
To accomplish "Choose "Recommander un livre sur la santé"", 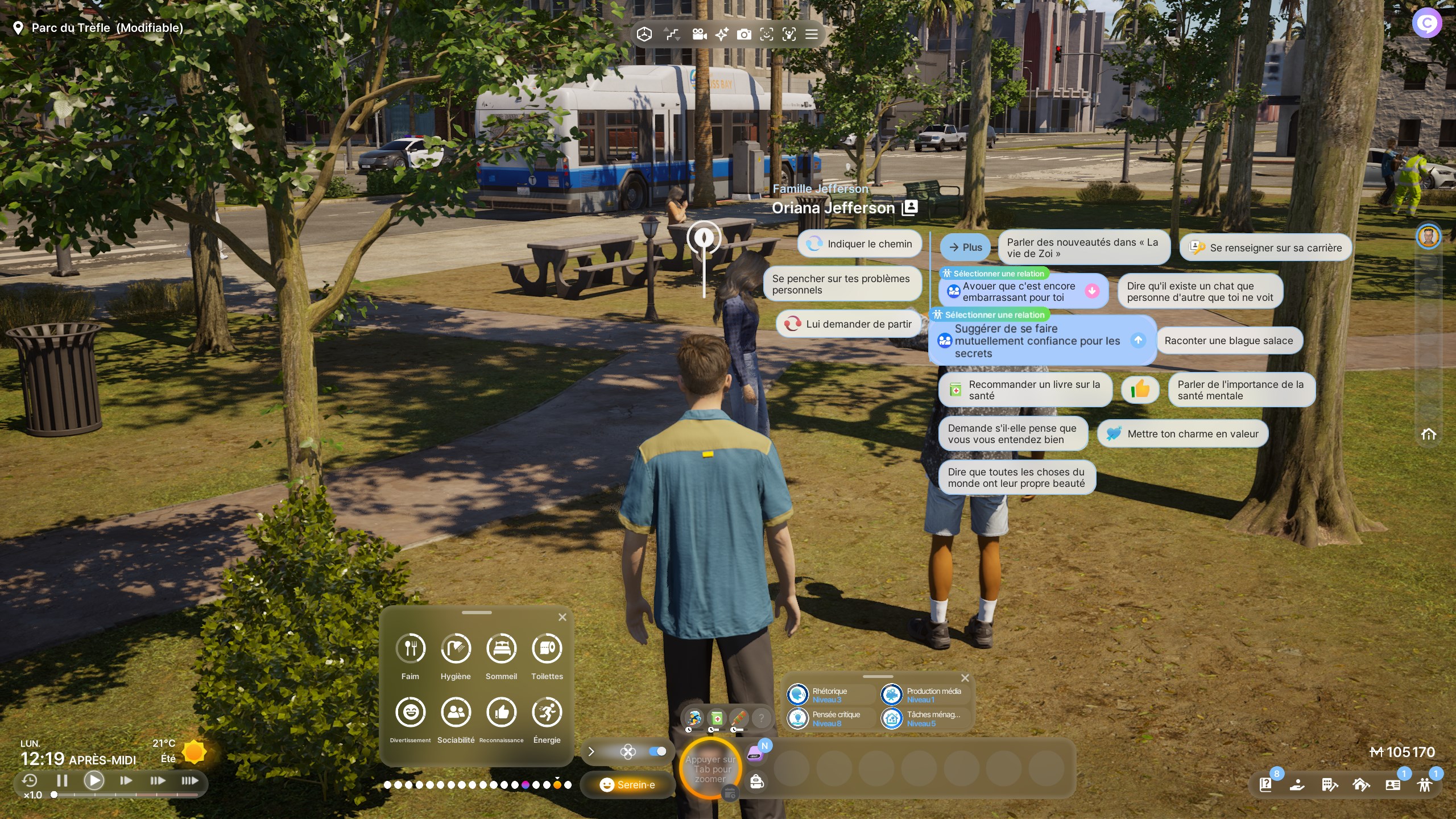I will point(1025,390).
